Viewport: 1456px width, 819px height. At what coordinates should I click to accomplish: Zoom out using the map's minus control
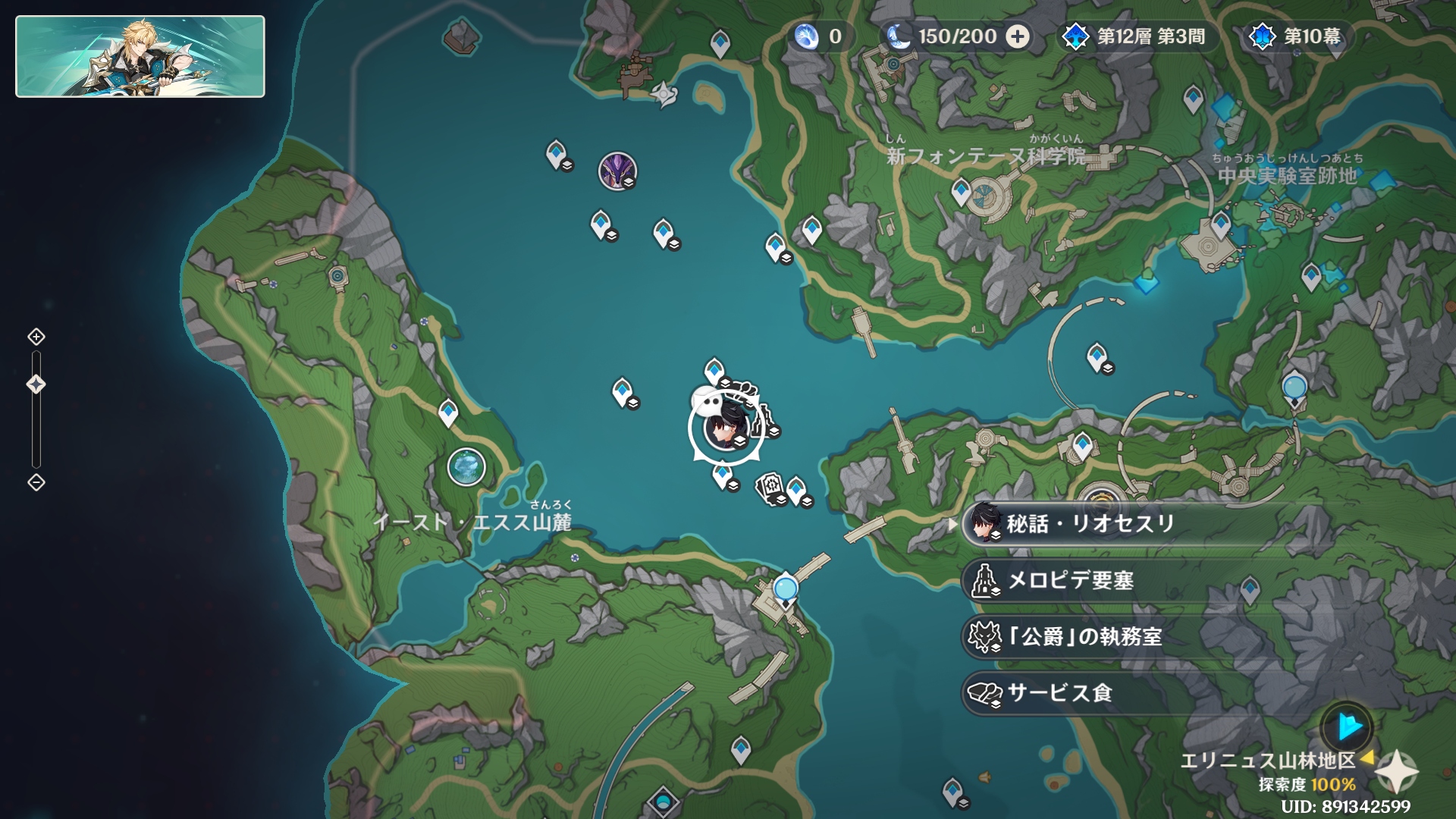point(36,482)
